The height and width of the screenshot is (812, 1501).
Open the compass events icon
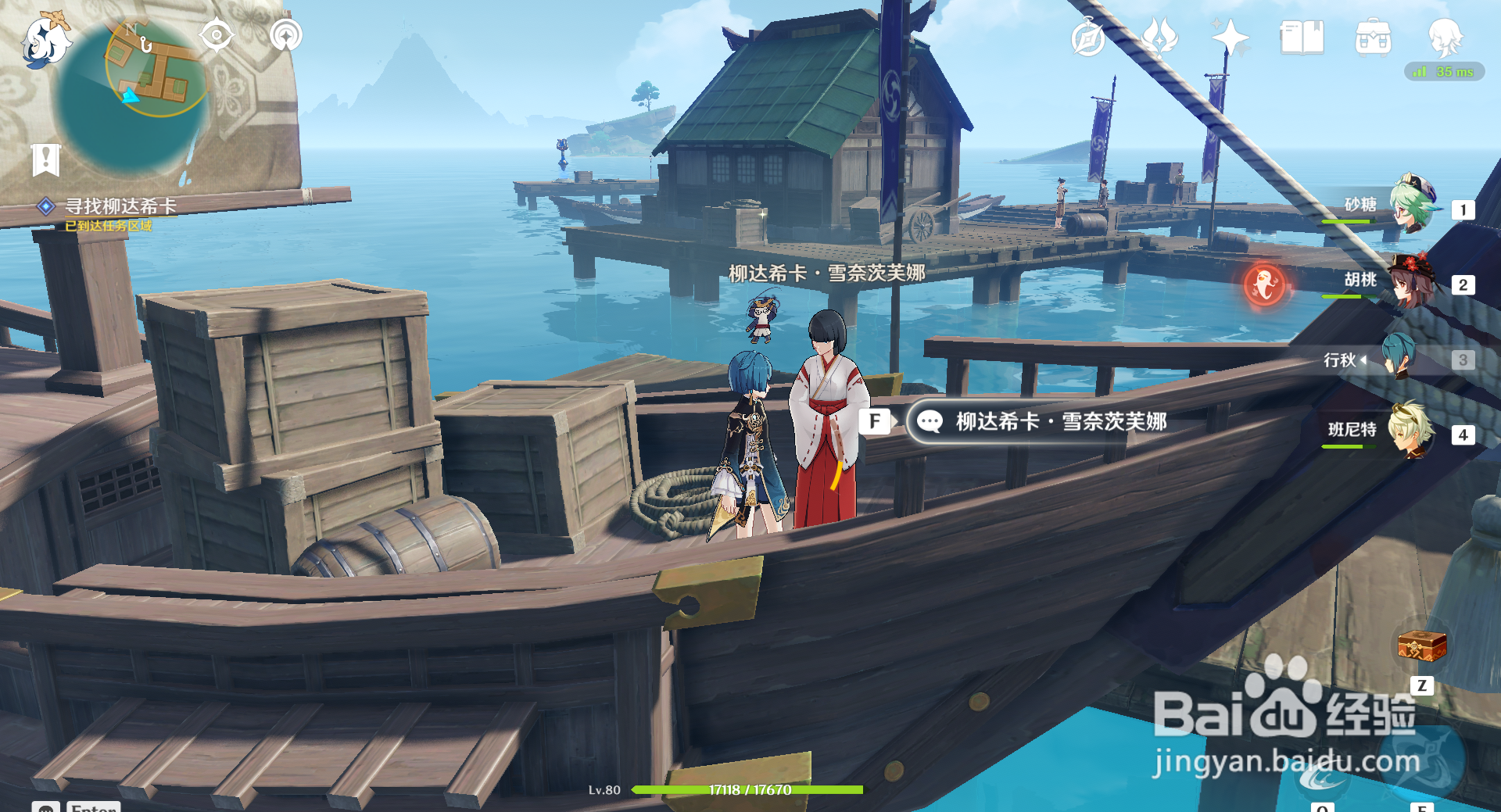pyautogui.click(x=1087, y=38)
